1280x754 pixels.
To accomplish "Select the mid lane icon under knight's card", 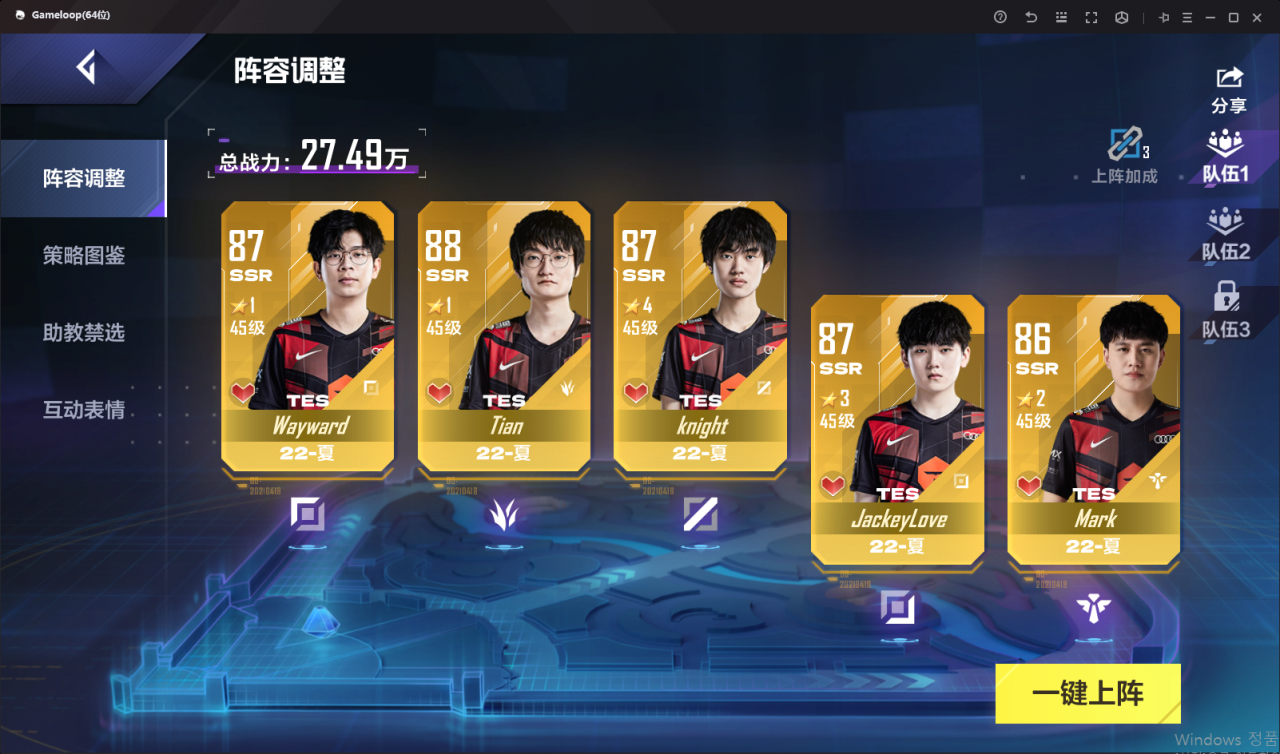I will [x=700, y=512].
